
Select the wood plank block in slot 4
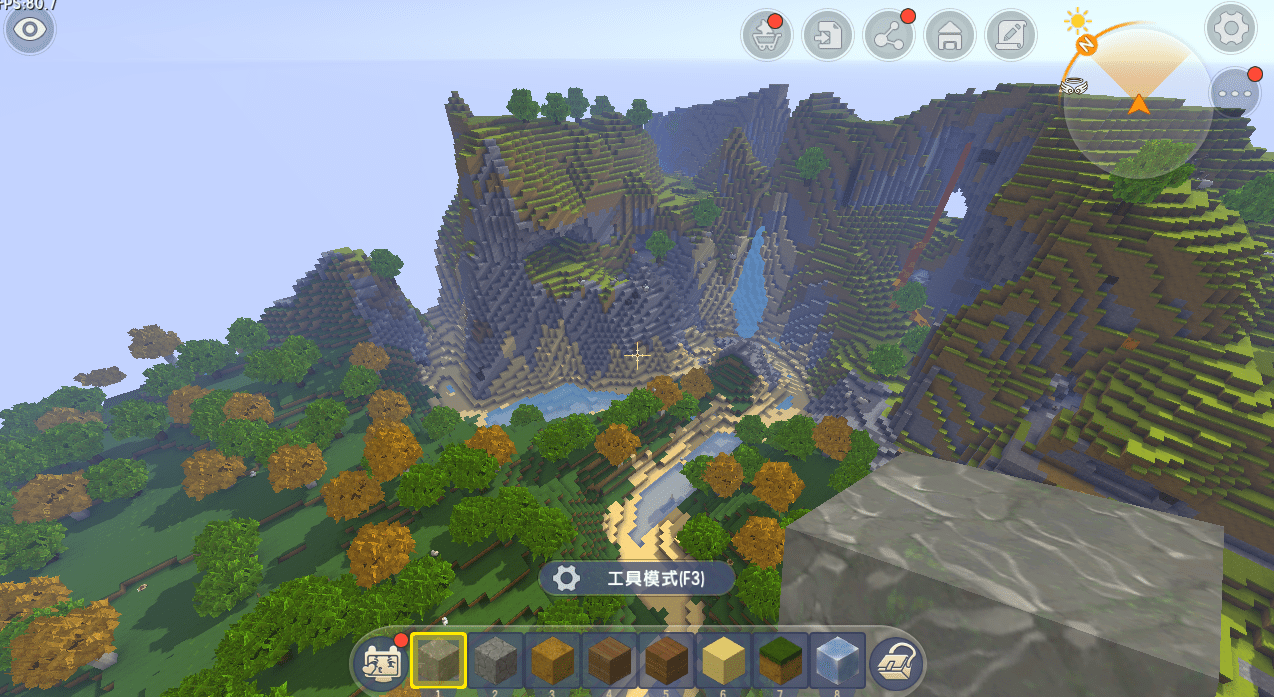click(610, 660)
